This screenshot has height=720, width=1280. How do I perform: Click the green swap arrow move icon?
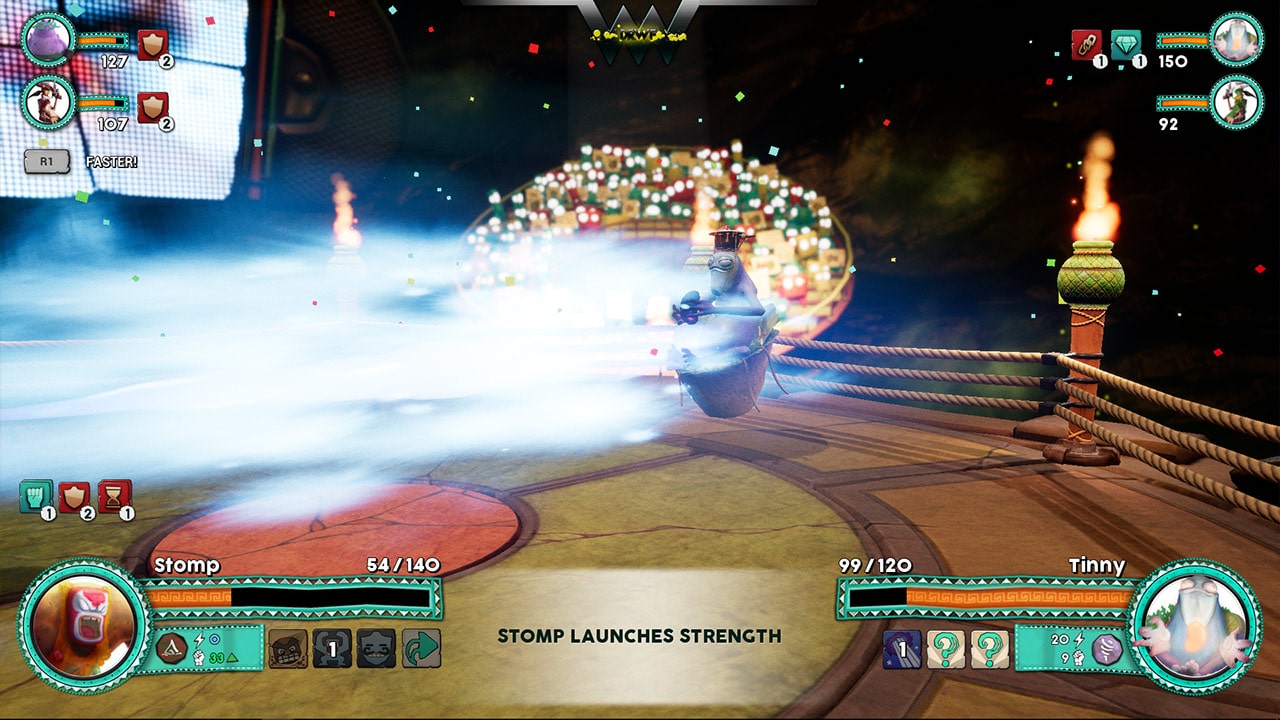tap(419, 648)
